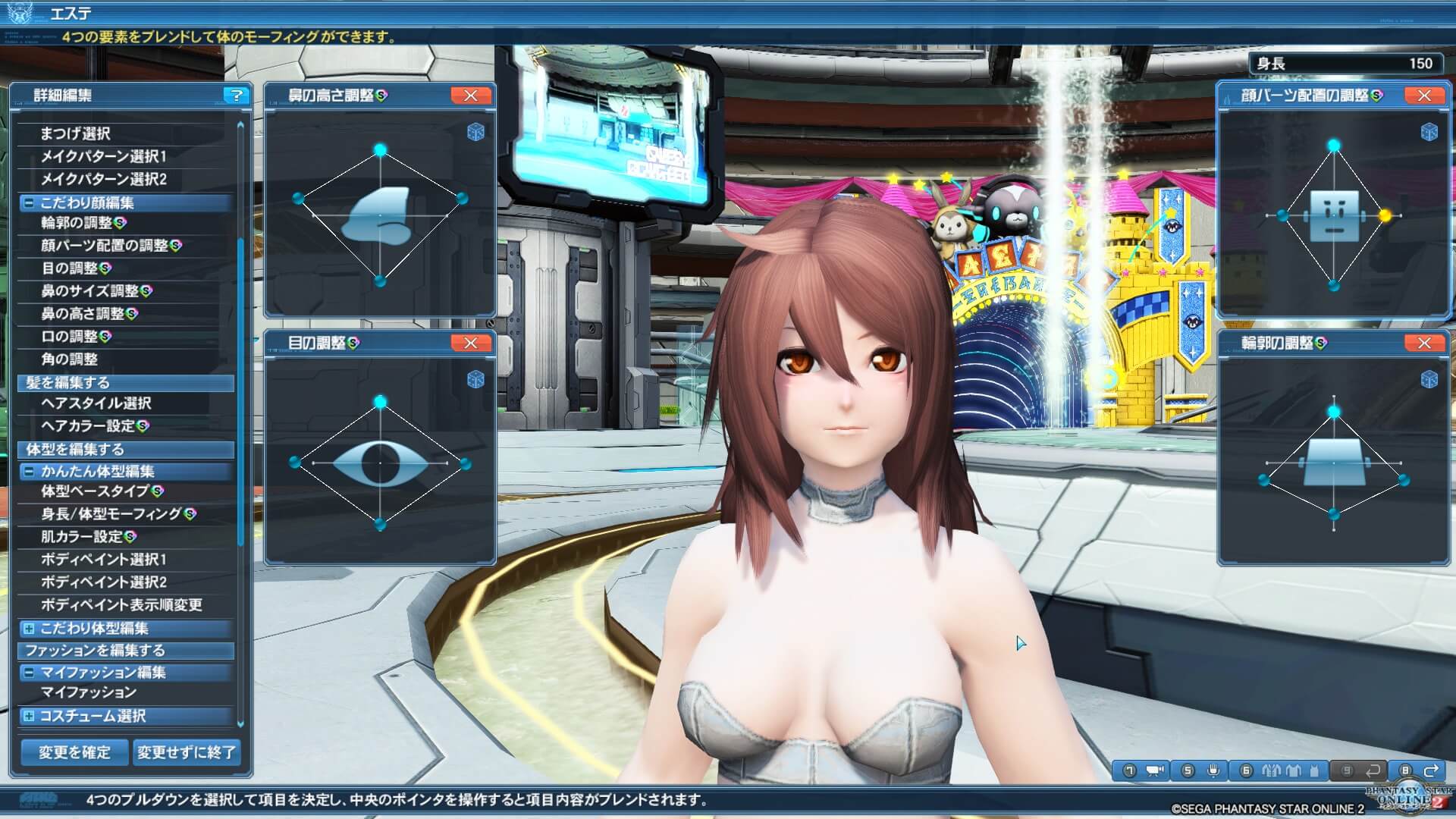This screenshot has height=819, width=1456.
Task: Open the 詳細編集 help question mark
Action: (237, 95)
